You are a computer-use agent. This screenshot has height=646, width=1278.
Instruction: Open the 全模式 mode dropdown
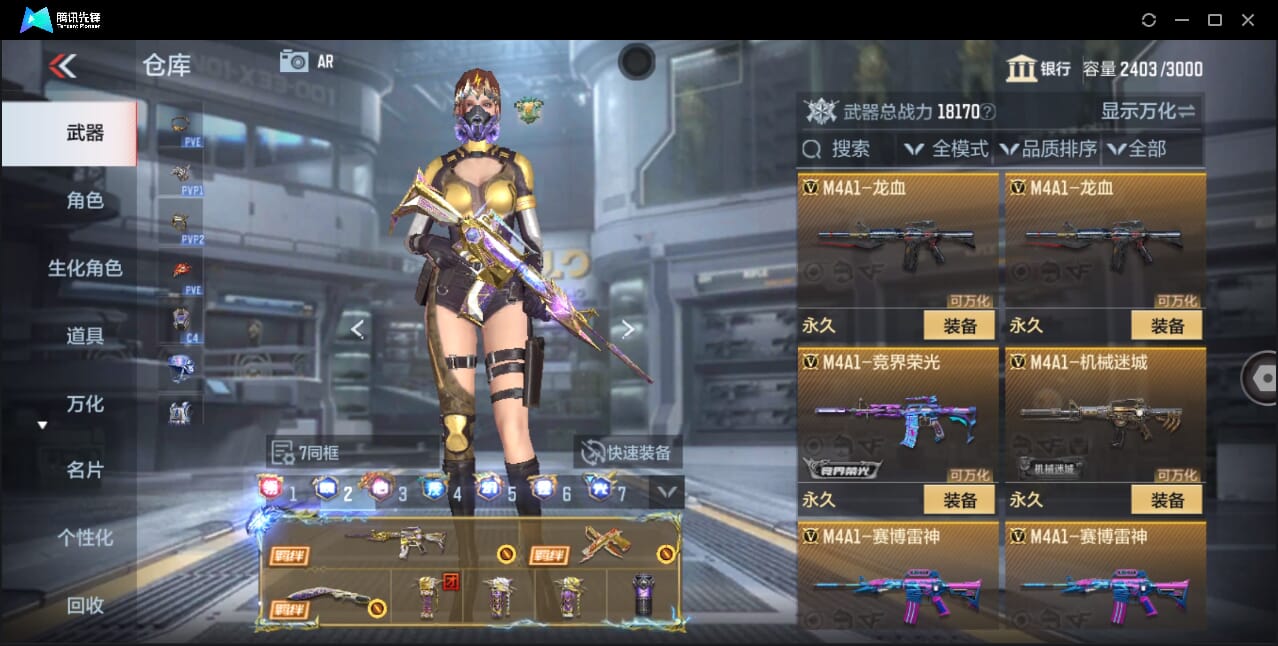click(947, 149)
